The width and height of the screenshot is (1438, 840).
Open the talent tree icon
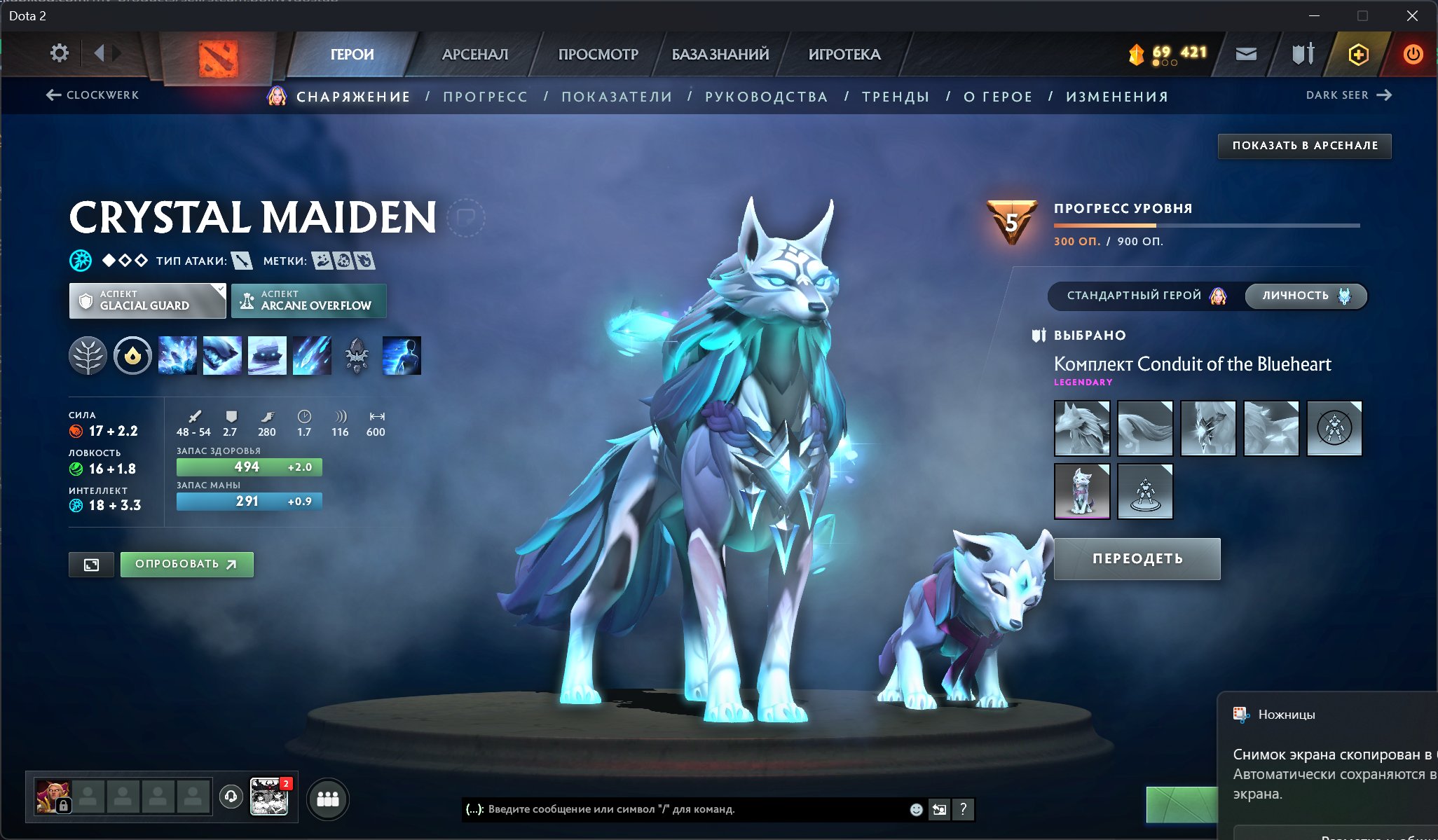tap(88, 356)
